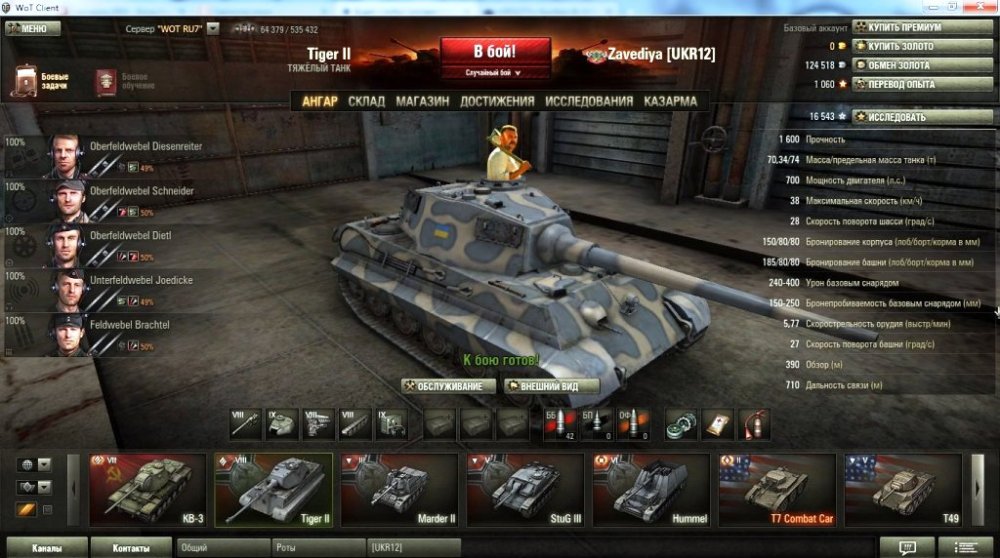Open the Казарма tab
Image resolution: width=1000 pixels, height=558 pixels.
click(671, 101)
